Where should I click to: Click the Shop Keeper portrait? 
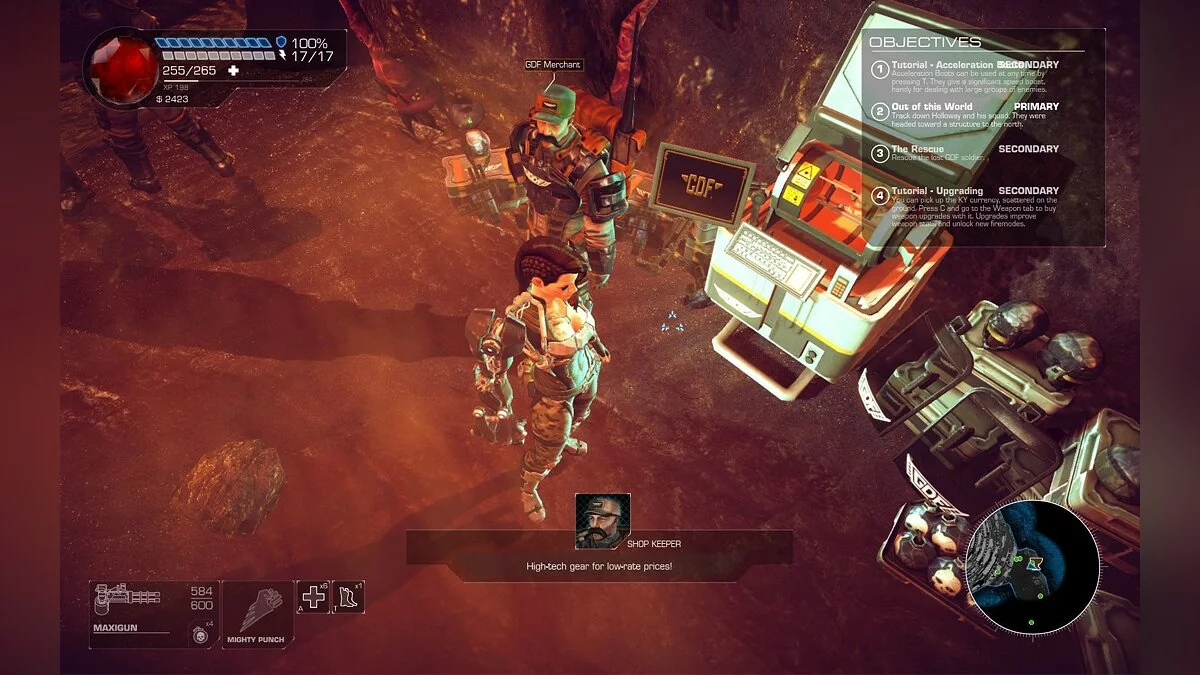603,520
